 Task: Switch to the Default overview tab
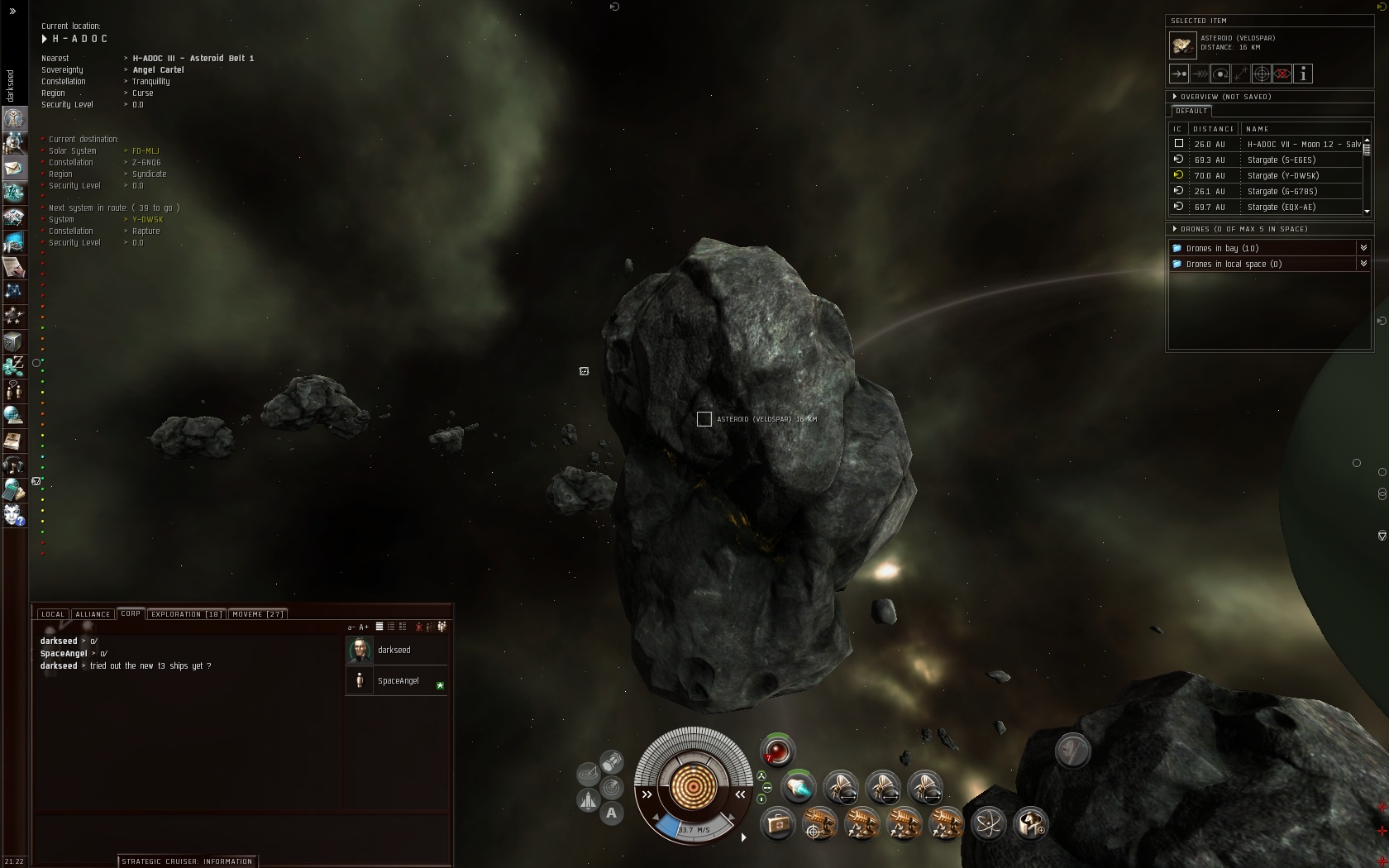(1191, 111)
